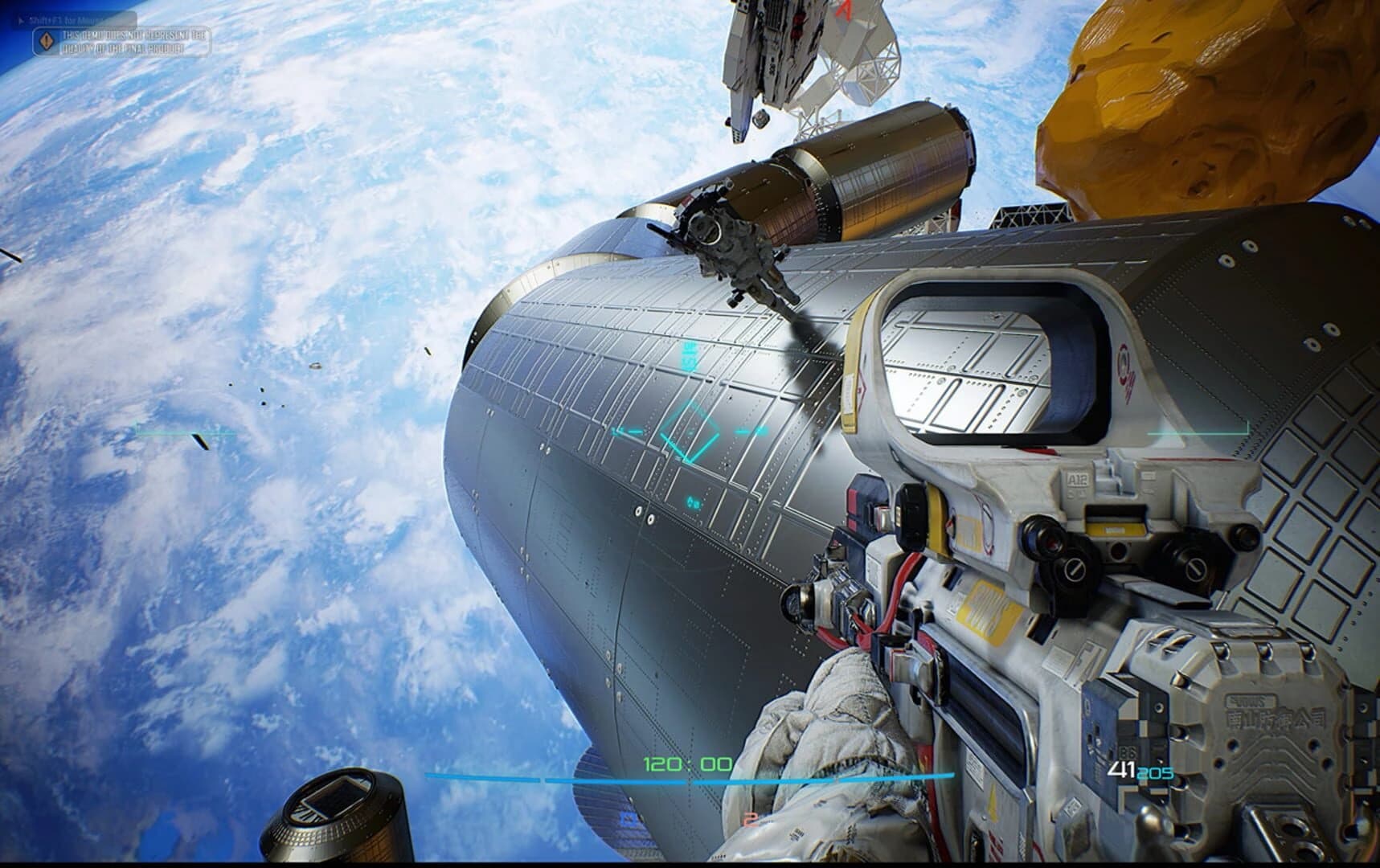Viewport: 1380px width, 868px height.
Task: Open the ammo counter reading 41/205
Action: pos(1137,770)
